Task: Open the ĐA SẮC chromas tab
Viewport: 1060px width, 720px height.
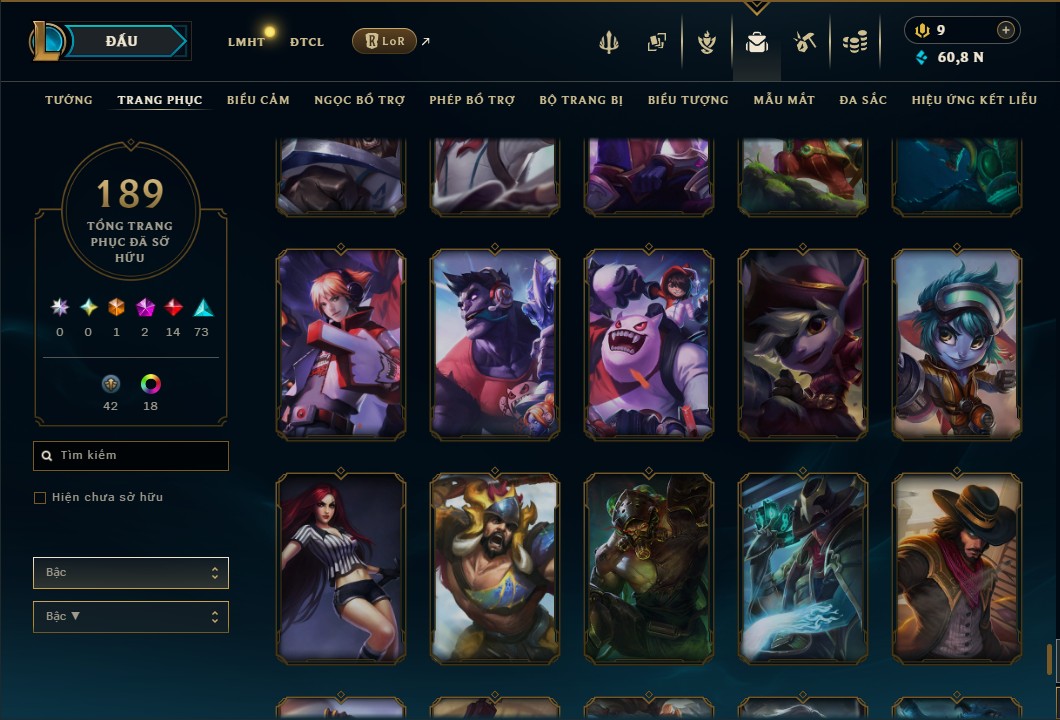Action: point(863,100)
